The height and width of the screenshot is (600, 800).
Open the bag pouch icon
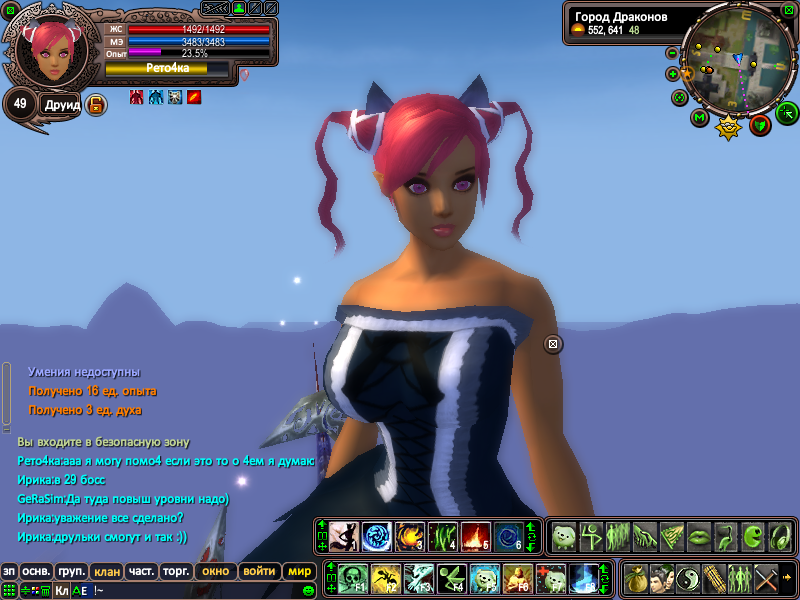pos(636,578)
